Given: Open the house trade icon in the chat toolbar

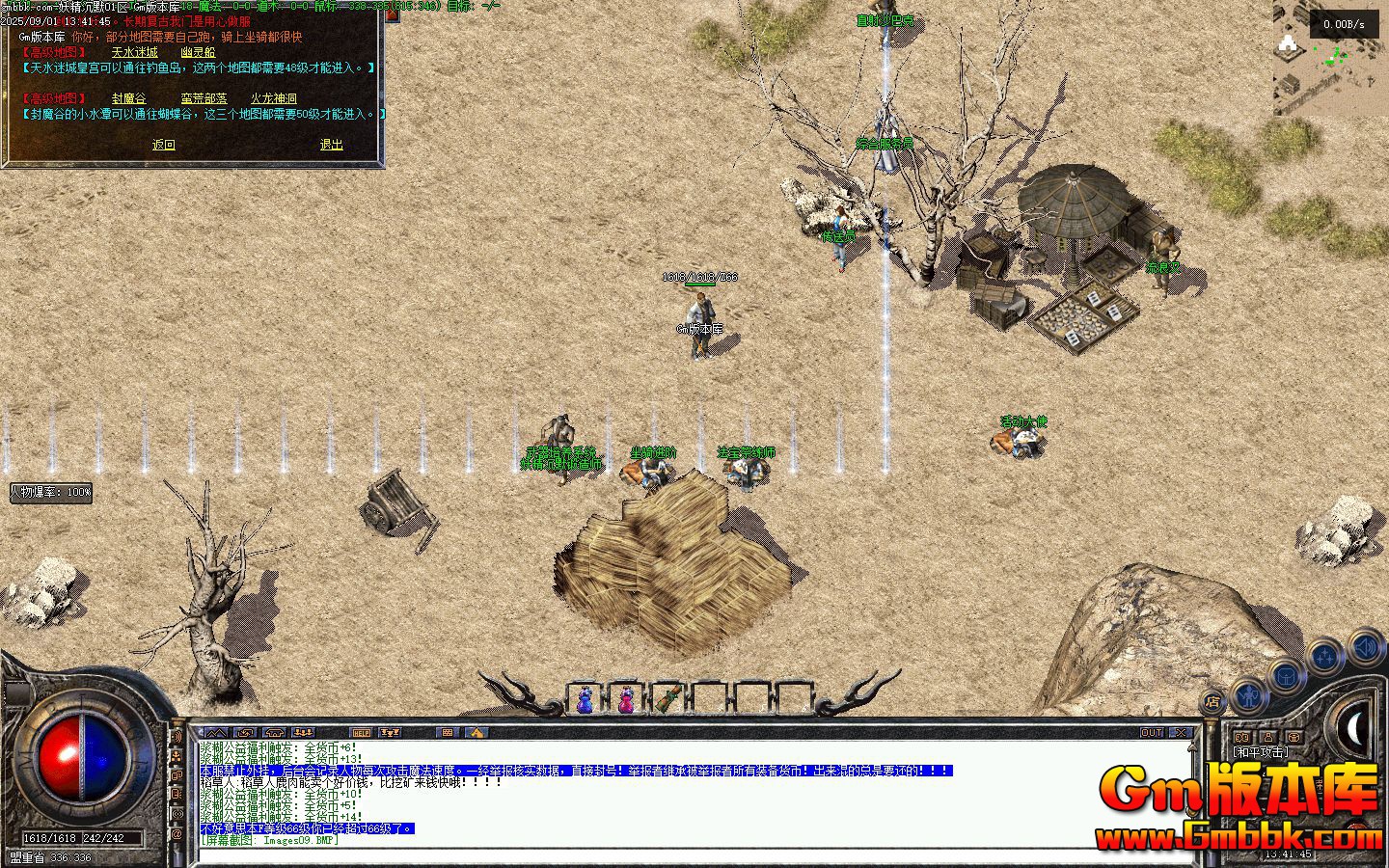Looking at the screenshot, I should pyautogui.click(x=274, y=732).
